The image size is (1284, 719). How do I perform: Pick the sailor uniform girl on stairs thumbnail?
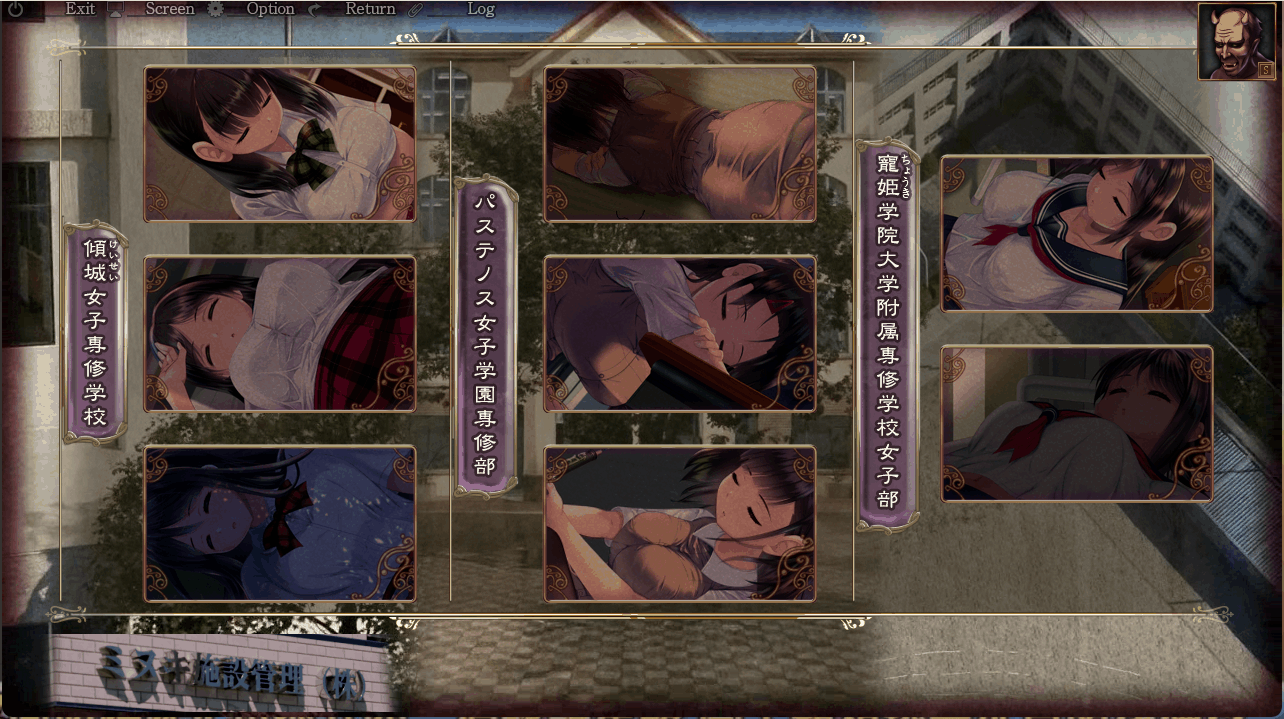click(1077, 234)
